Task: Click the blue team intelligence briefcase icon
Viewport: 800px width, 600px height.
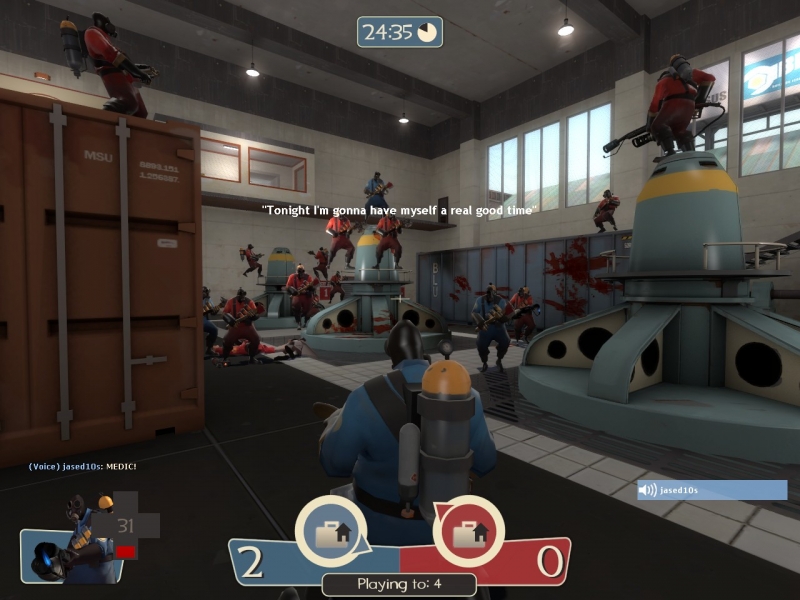Action: [x=331, y=532]
